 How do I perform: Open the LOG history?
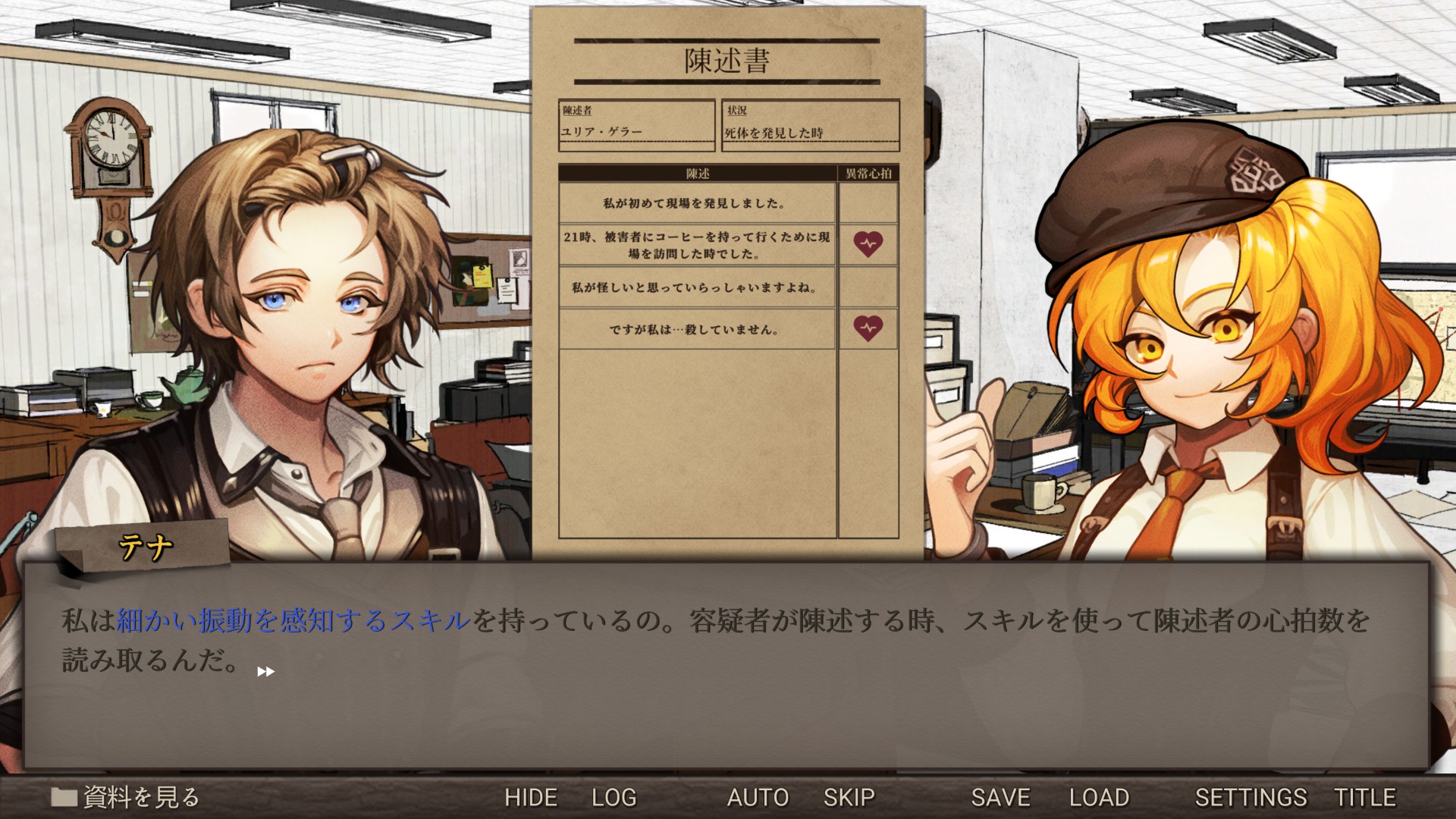pyautogui.click(x=615, y=797)
